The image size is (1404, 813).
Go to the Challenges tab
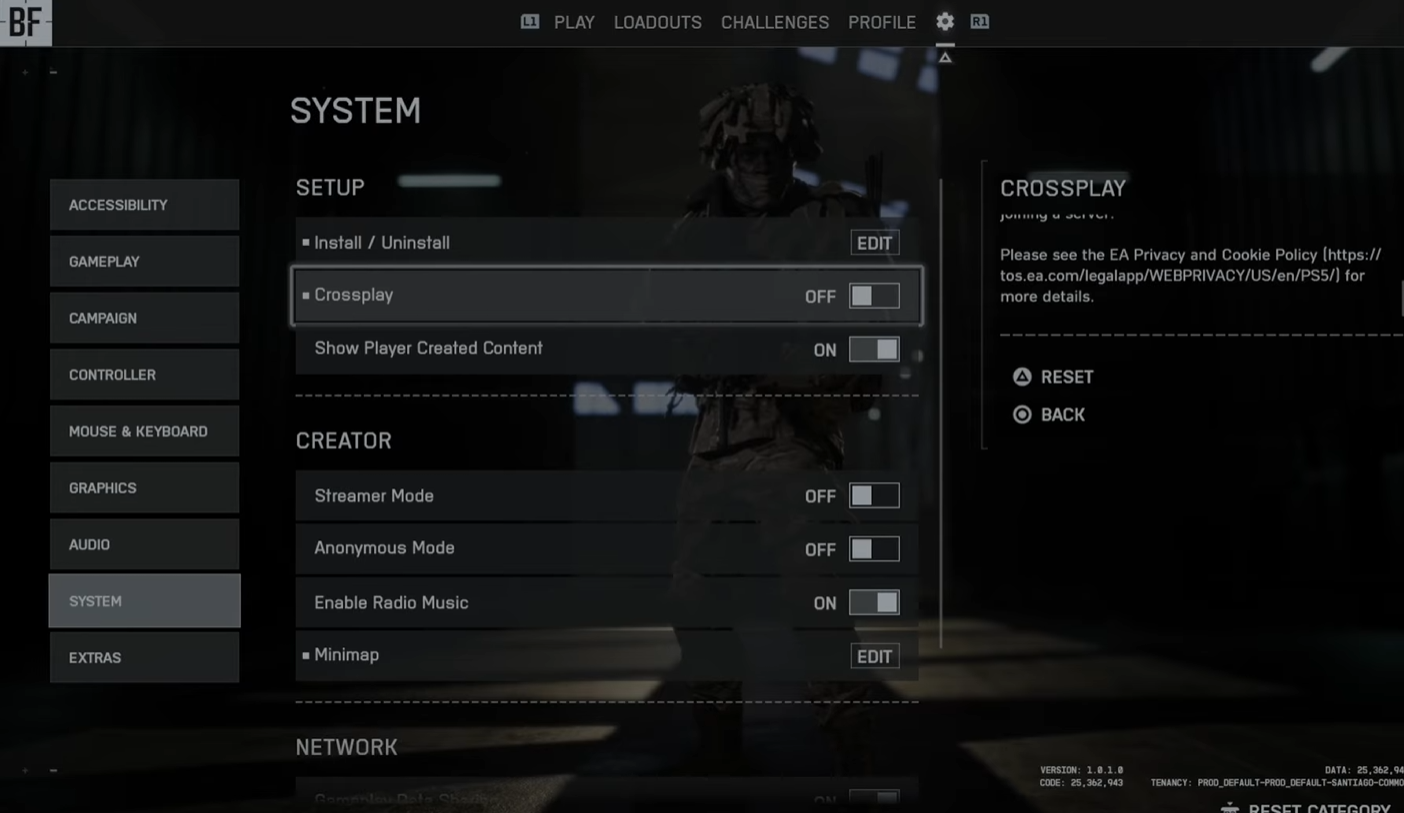[774, 22]
